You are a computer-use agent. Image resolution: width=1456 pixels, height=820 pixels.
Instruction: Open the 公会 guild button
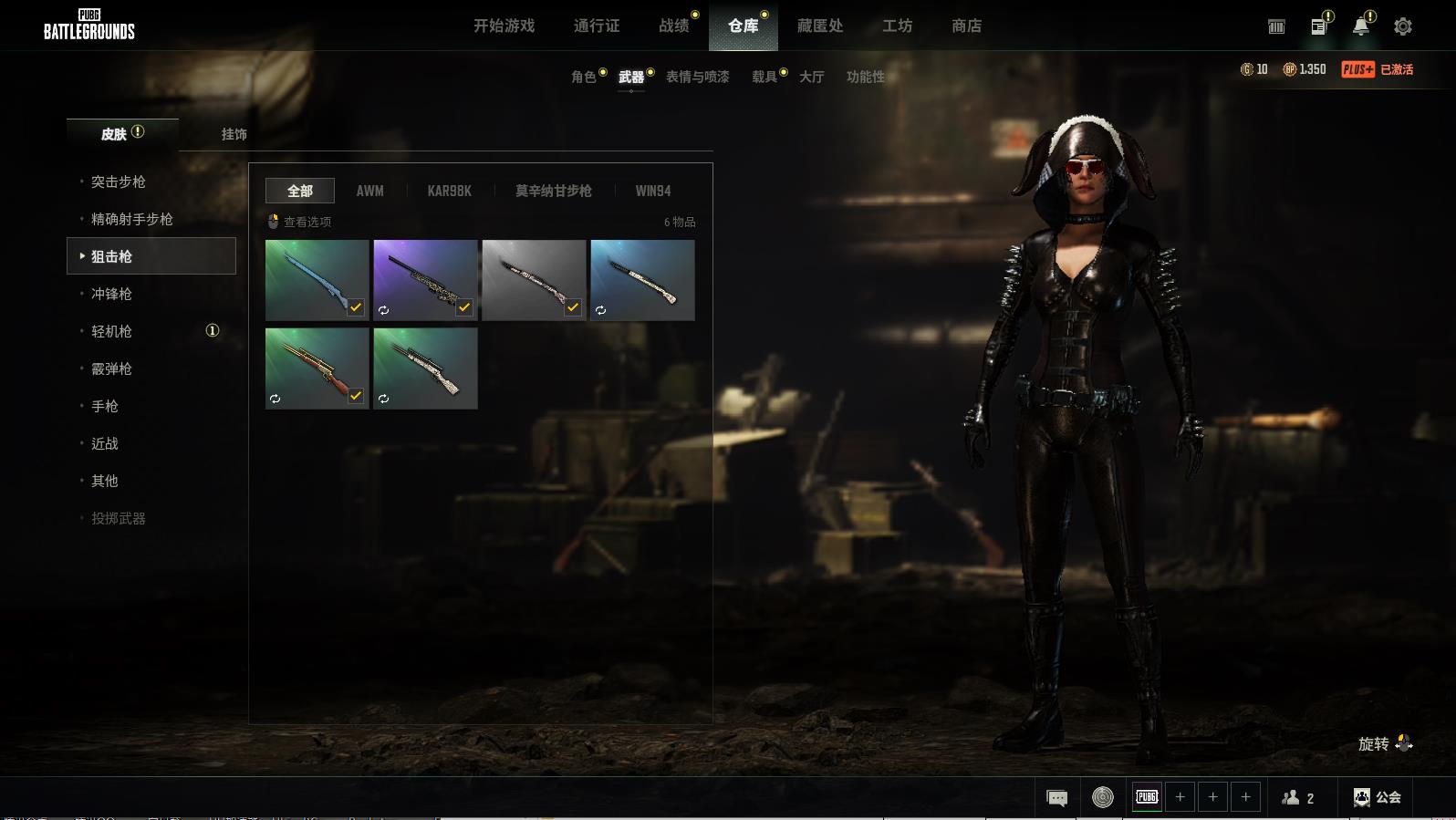(x=1377, y=797)
